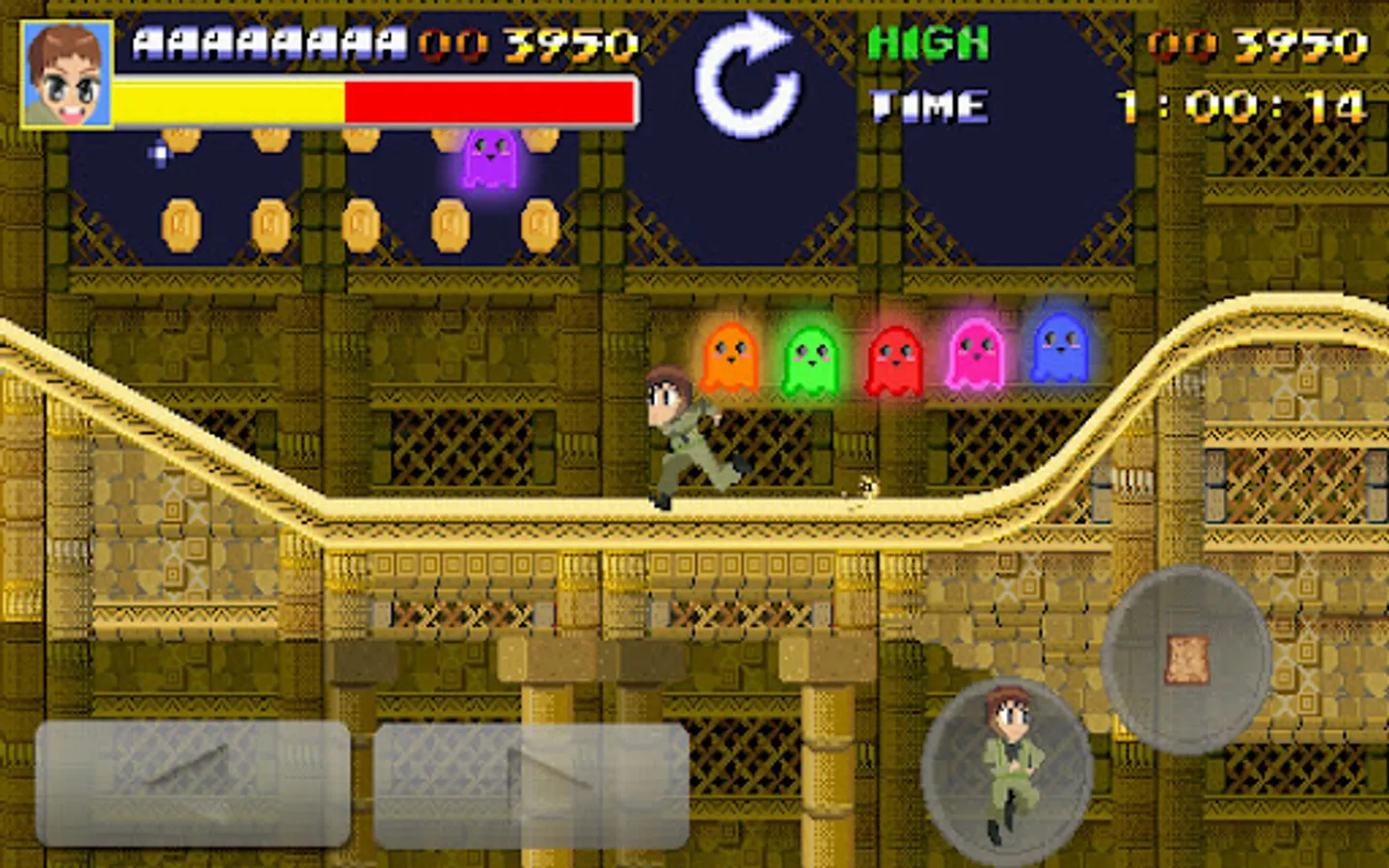1389x868 pixels.
Task: Tap the parchment action button
Action: pos(1186,656)
